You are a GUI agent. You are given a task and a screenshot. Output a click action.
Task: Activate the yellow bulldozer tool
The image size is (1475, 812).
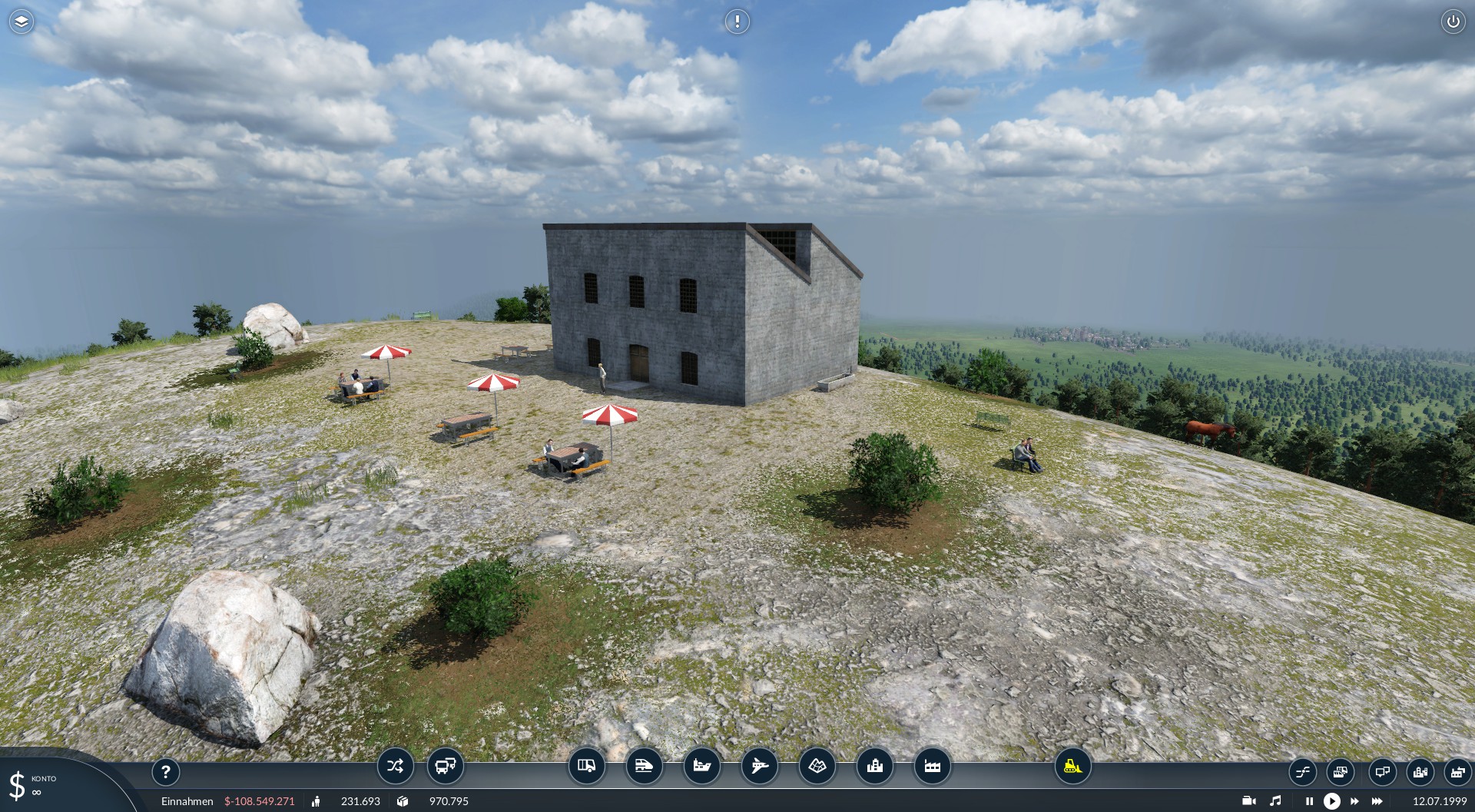pyautogui.click(x=1072, y=766)
